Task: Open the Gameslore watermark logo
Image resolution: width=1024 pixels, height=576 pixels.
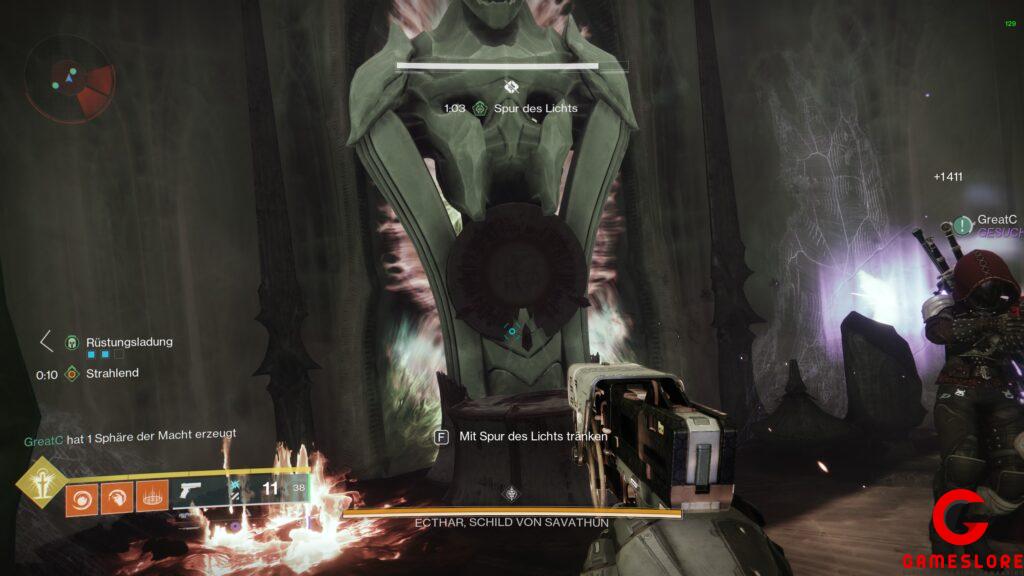Action: click(x=960, y=523)
